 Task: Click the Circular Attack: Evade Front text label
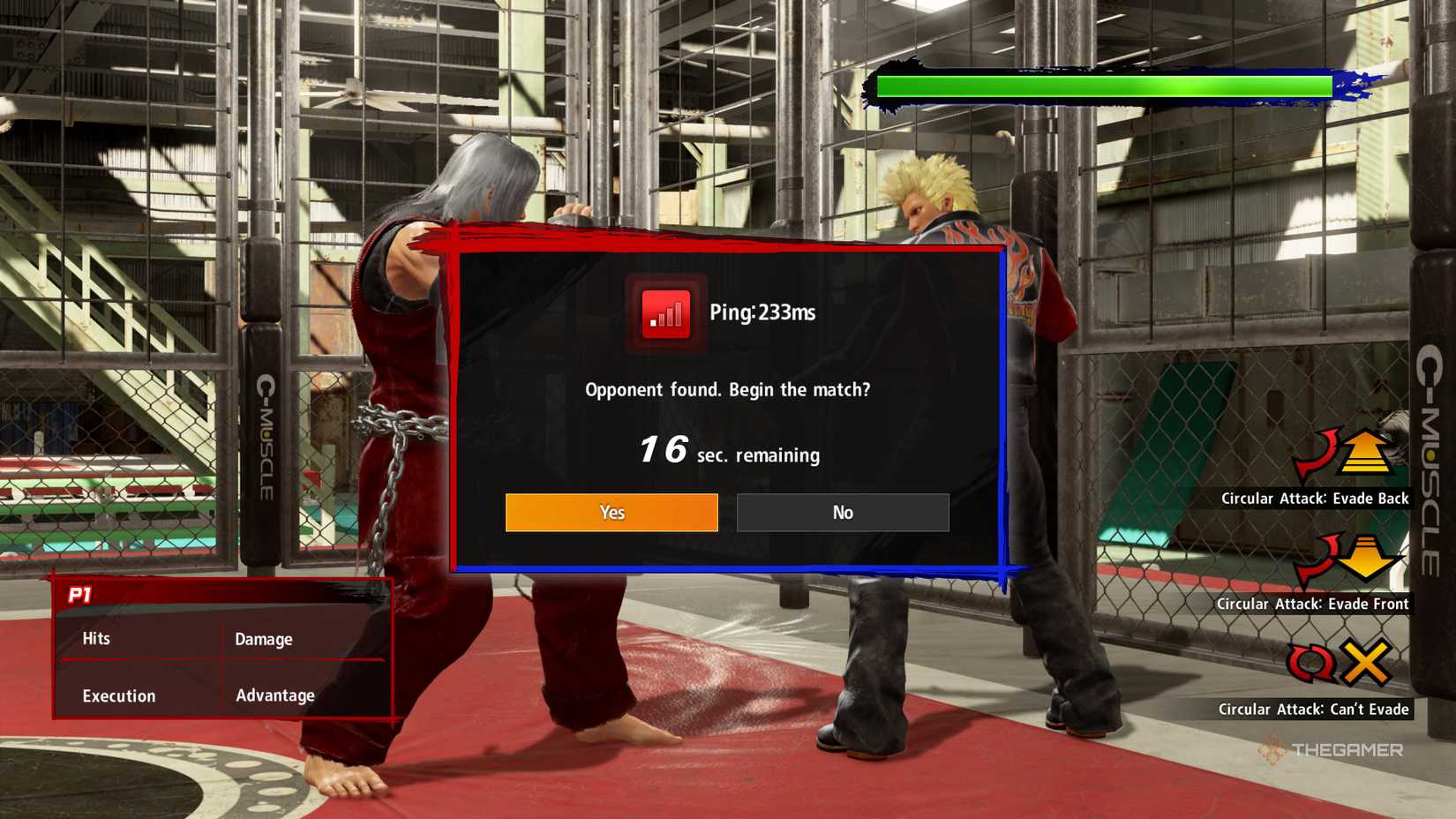1316,604
